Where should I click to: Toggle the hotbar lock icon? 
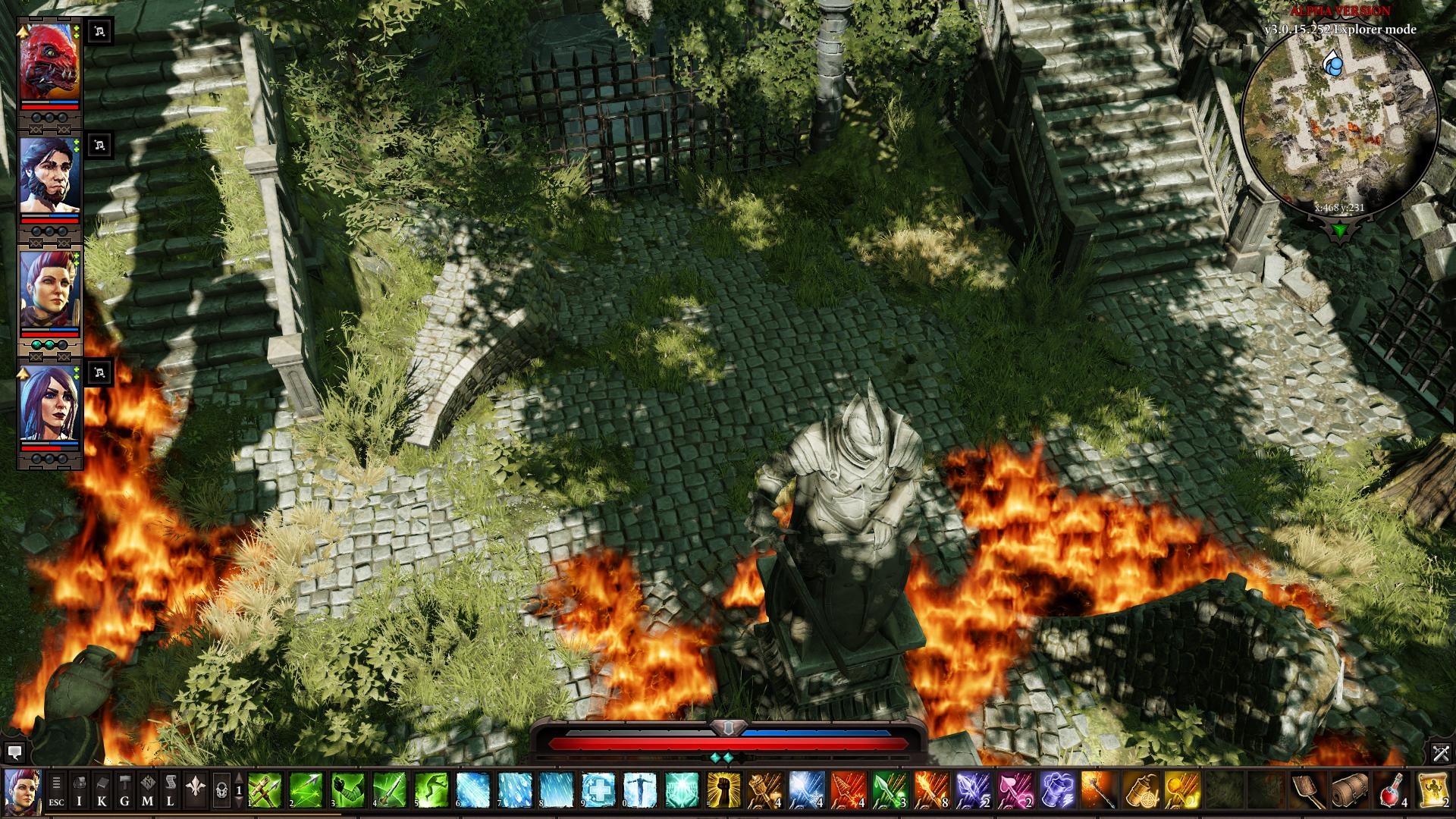221,792
